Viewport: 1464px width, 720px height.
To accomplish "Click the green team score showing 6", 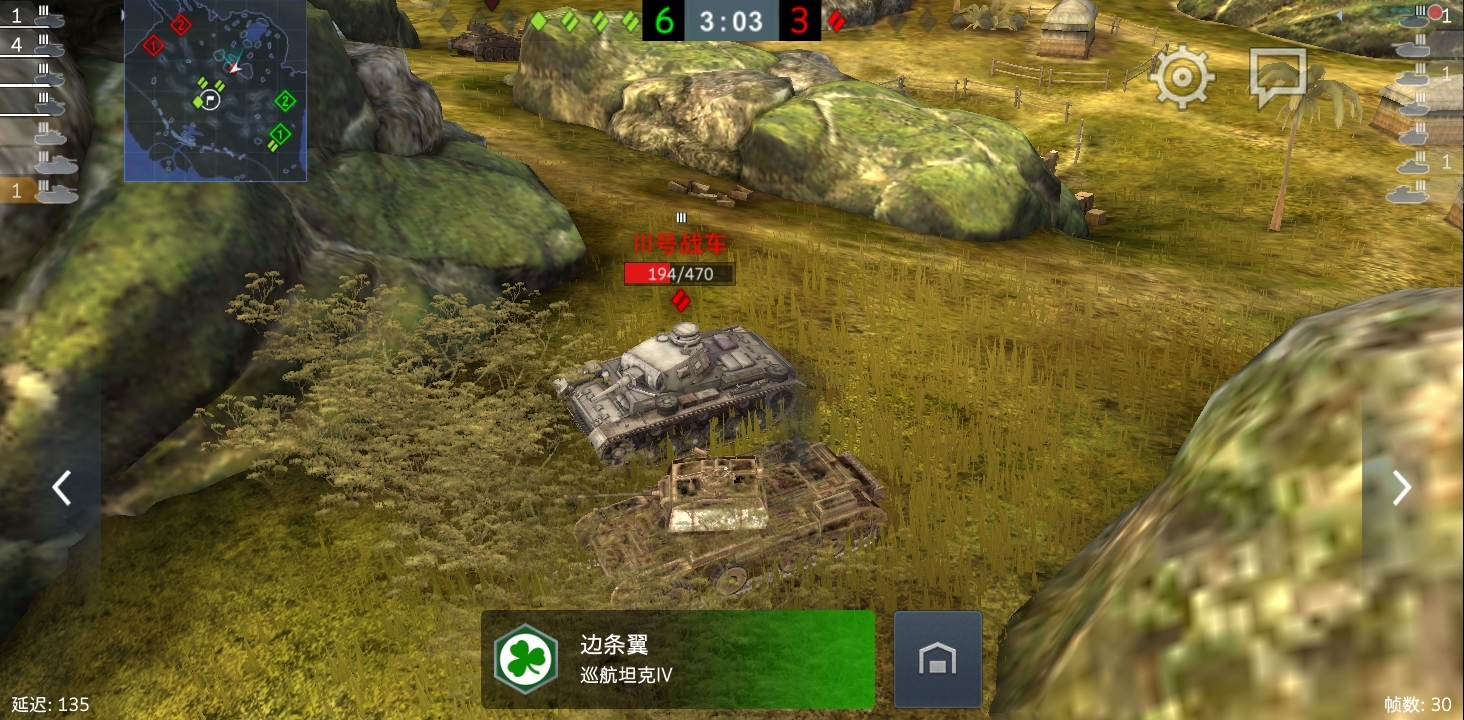I will click(x=664, y=20).
